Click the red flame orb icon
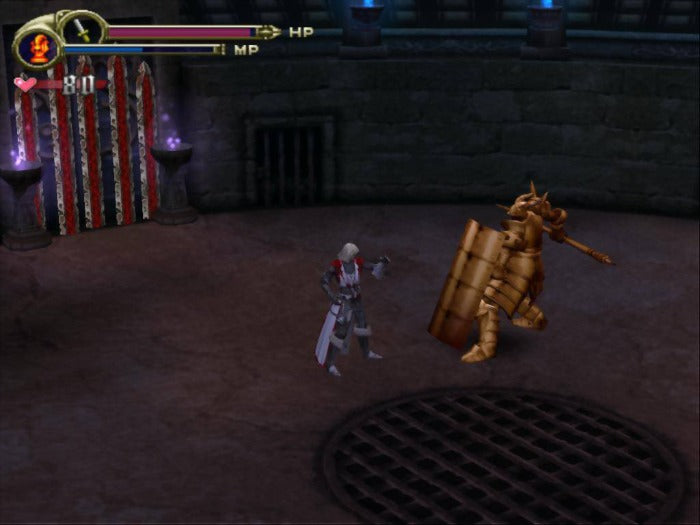700x525 pixels. [40, 47]
